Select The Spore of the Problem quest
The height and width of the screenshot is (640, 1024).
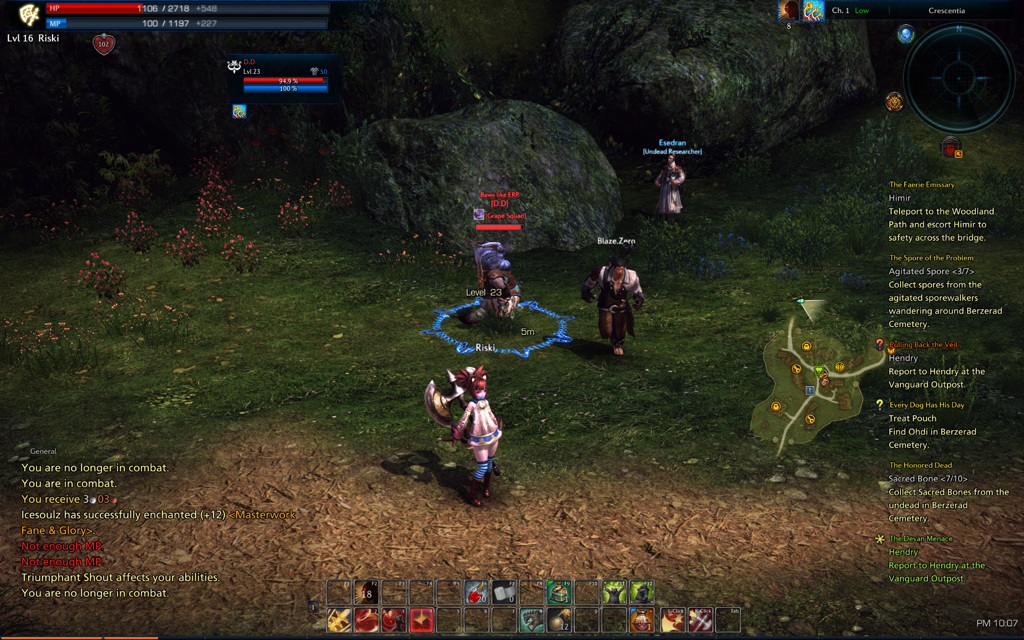pyautogui.click(x=931, y=258)
